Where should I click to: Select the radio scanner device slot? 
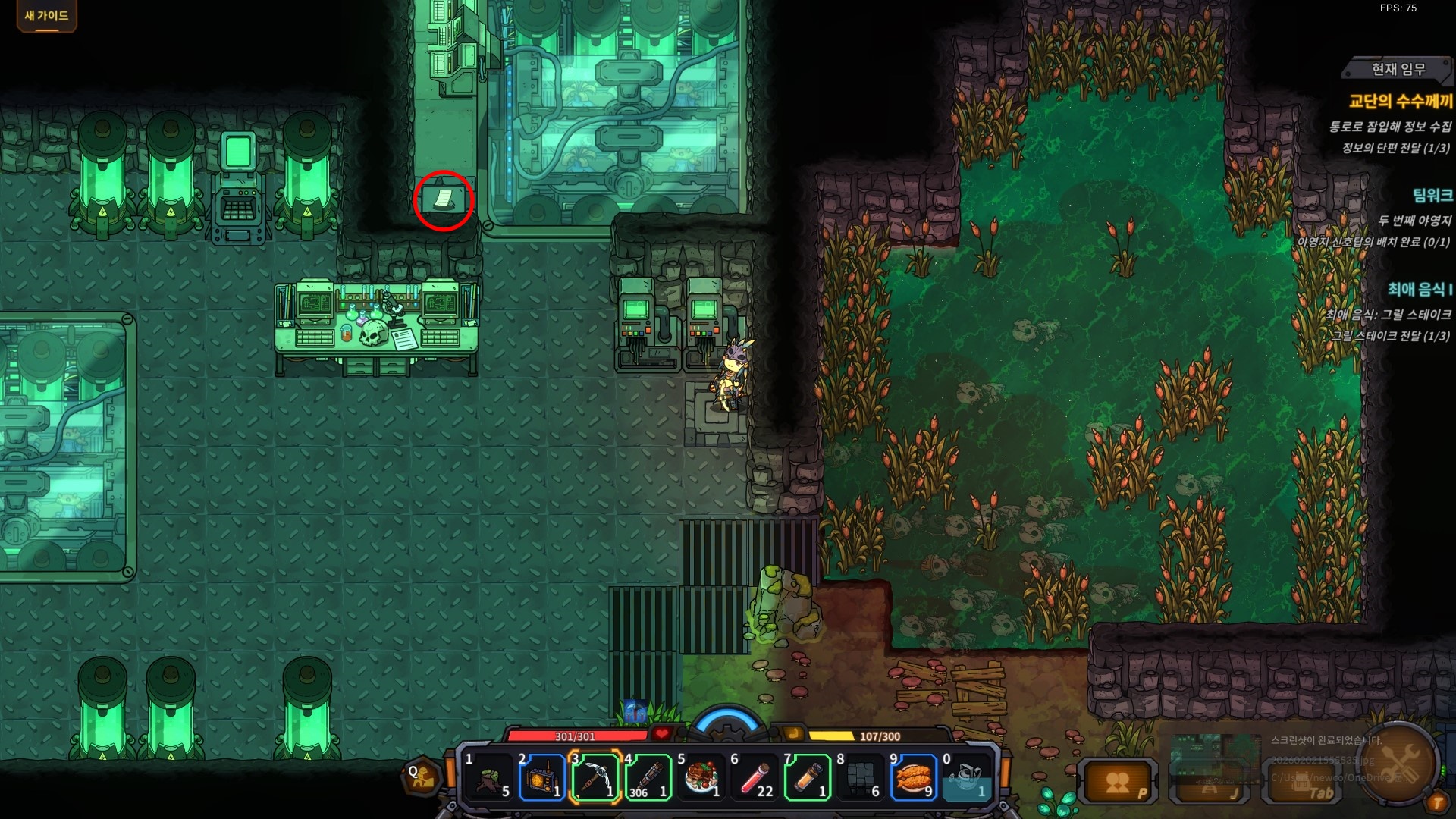point(542,777)
